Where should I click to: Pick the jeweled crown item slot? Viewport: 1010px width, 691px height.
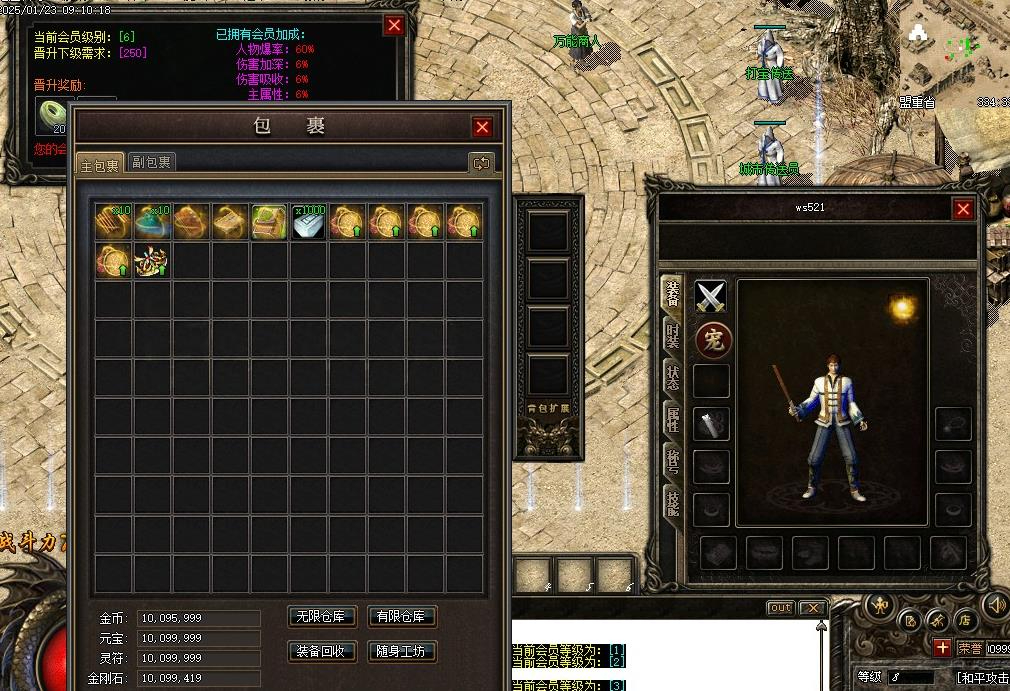(x=153, y=261)
